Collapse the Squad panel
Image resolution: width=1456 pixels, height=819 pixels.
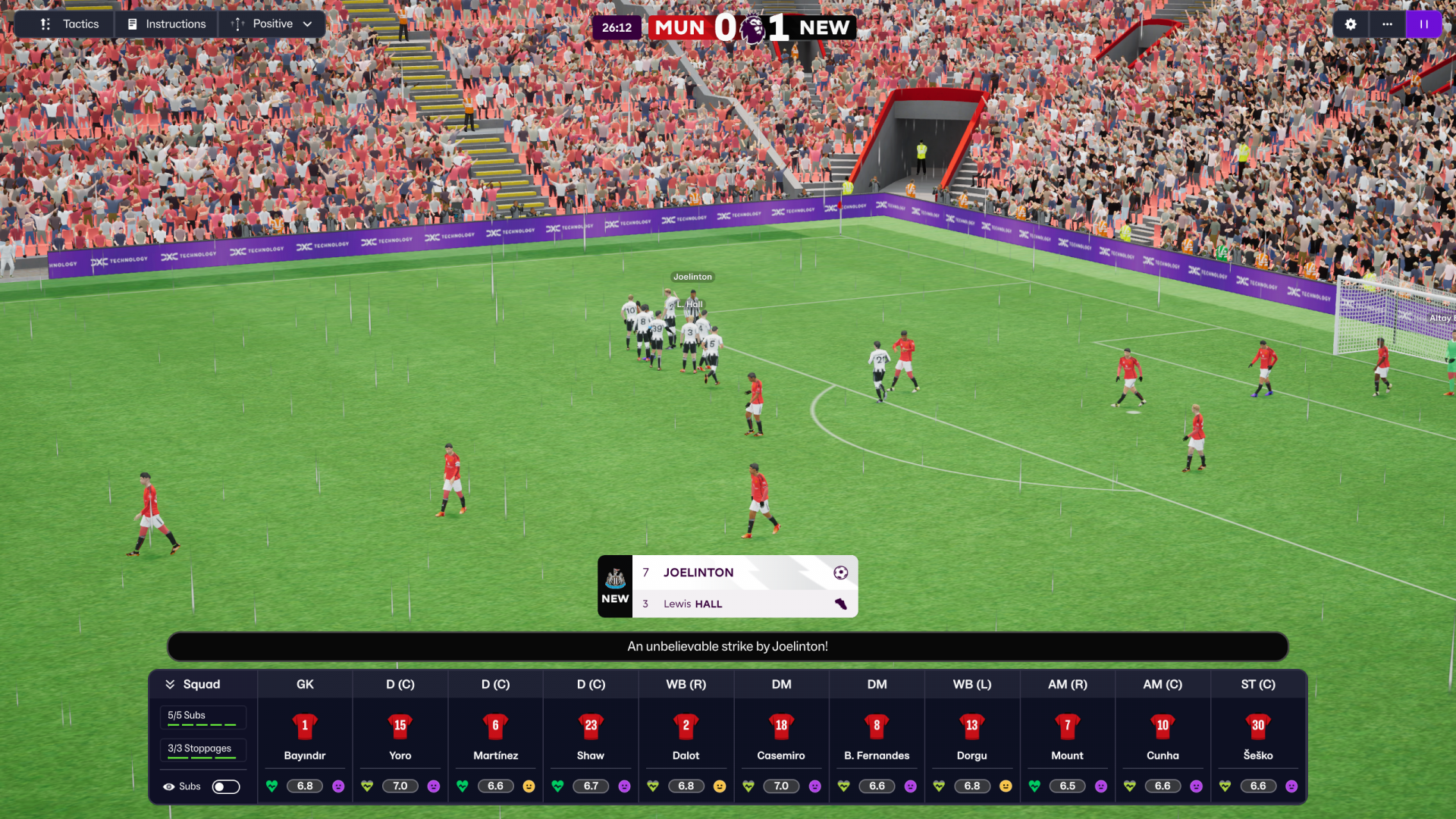[171, 684]
